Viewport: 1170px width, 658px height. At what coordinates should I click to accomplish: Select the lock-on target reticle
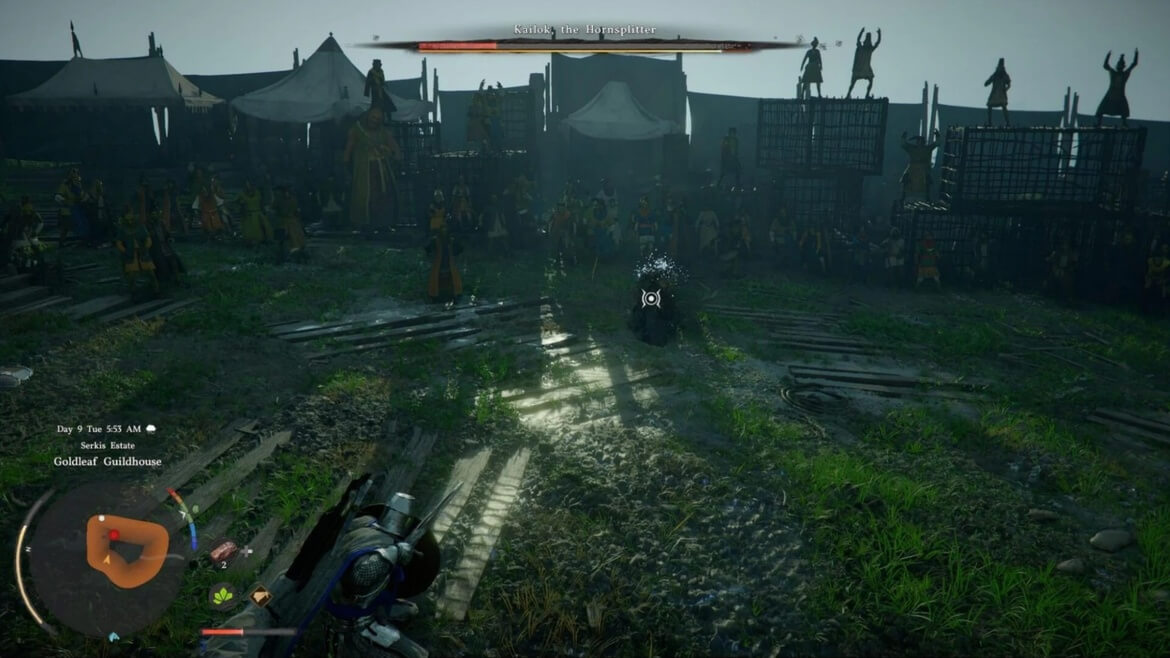click(651, 297)
